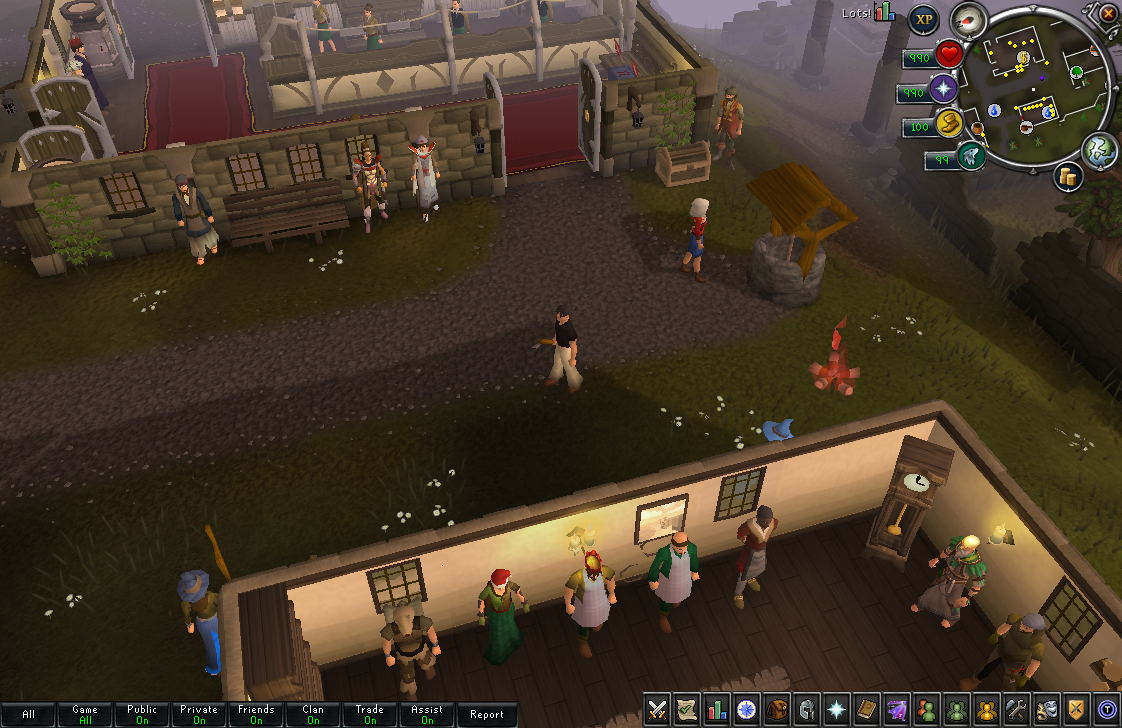Click the red heart life points orb
The height and width of the screenshot is (728, 1122).
949,54
